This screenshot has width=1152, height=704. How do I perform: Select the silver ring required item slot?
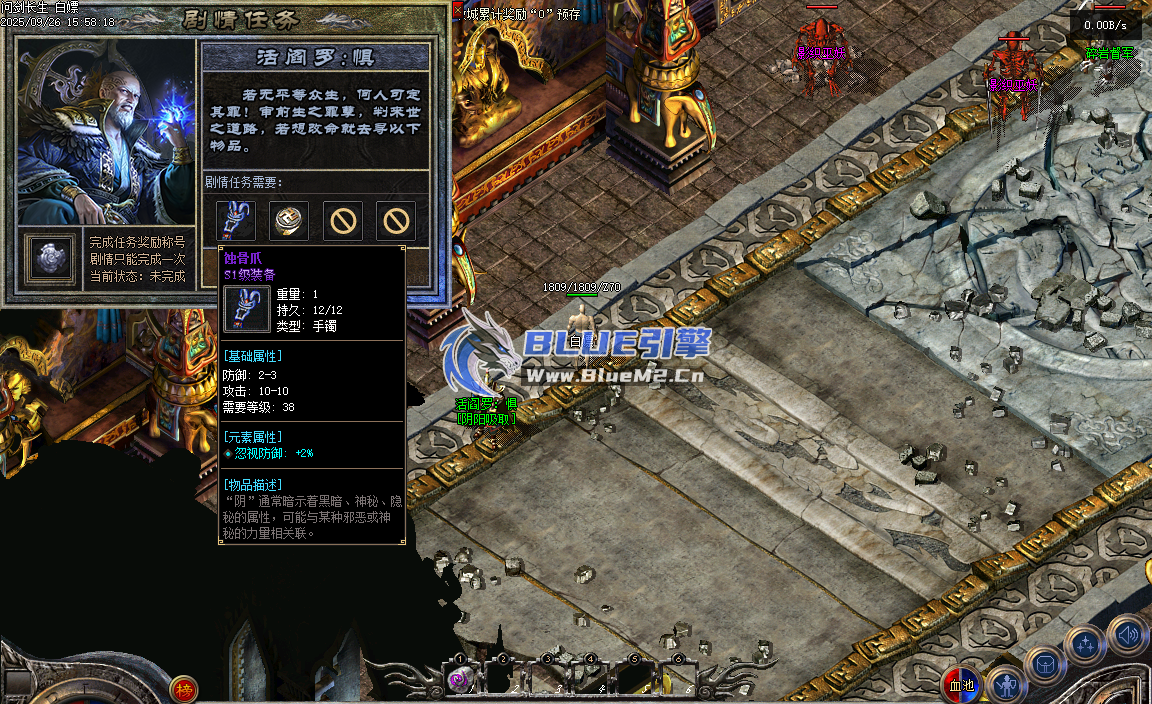pyautogui.click(x=289, y=220)
